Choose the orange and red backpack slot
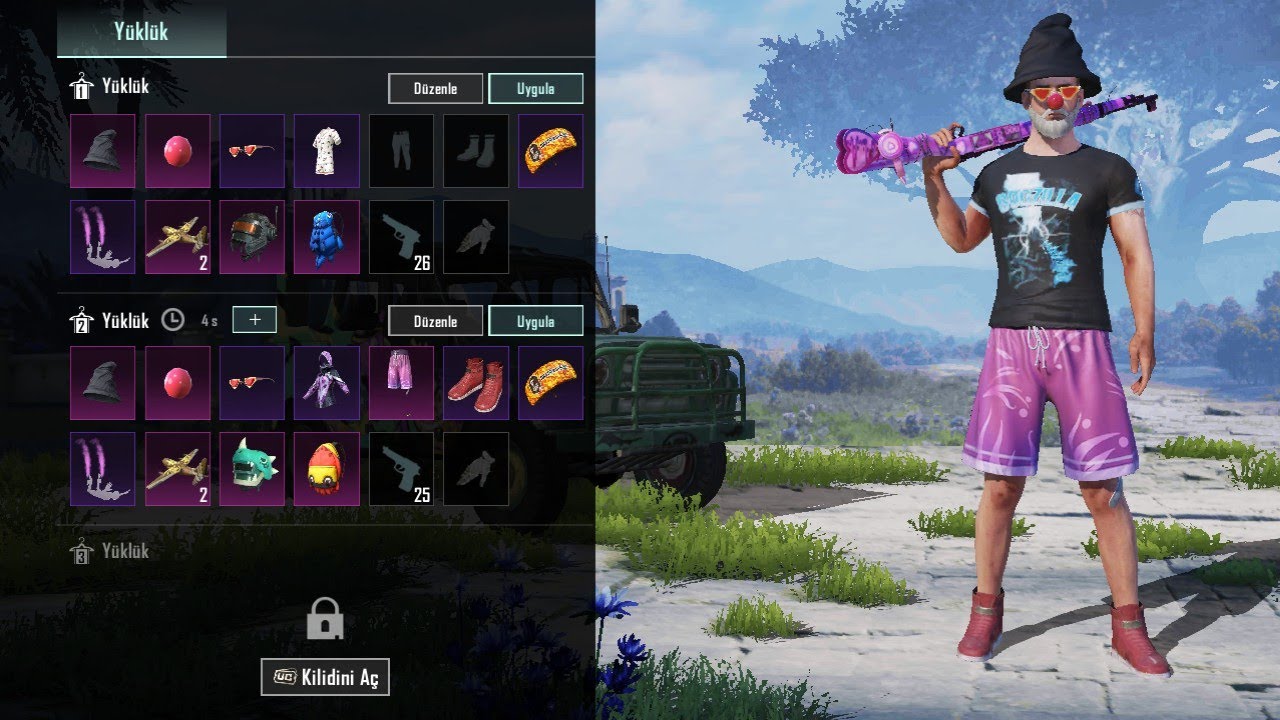 coord(327,469)
